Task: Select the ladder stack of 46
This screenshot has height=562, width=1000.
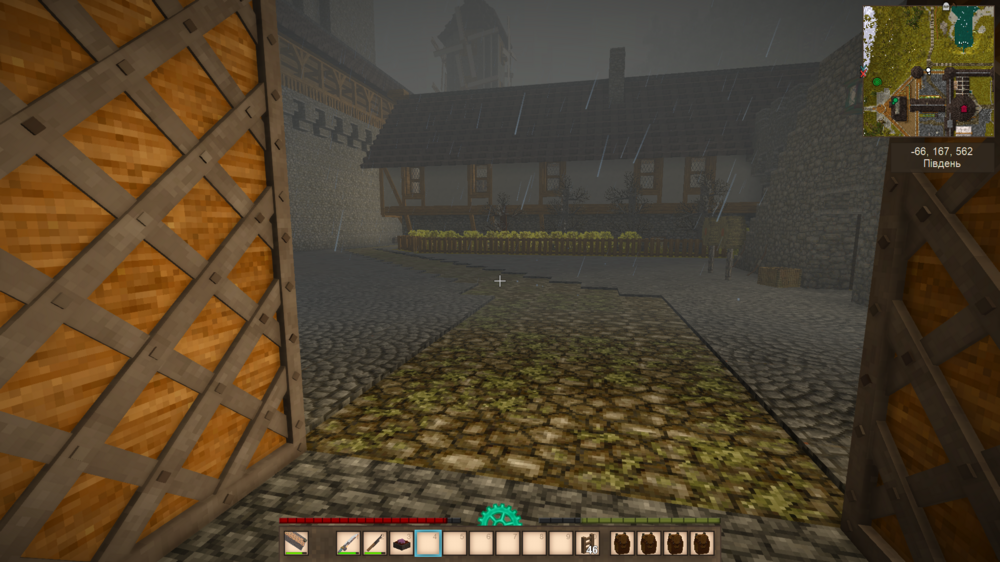Action: click(590, 544)
